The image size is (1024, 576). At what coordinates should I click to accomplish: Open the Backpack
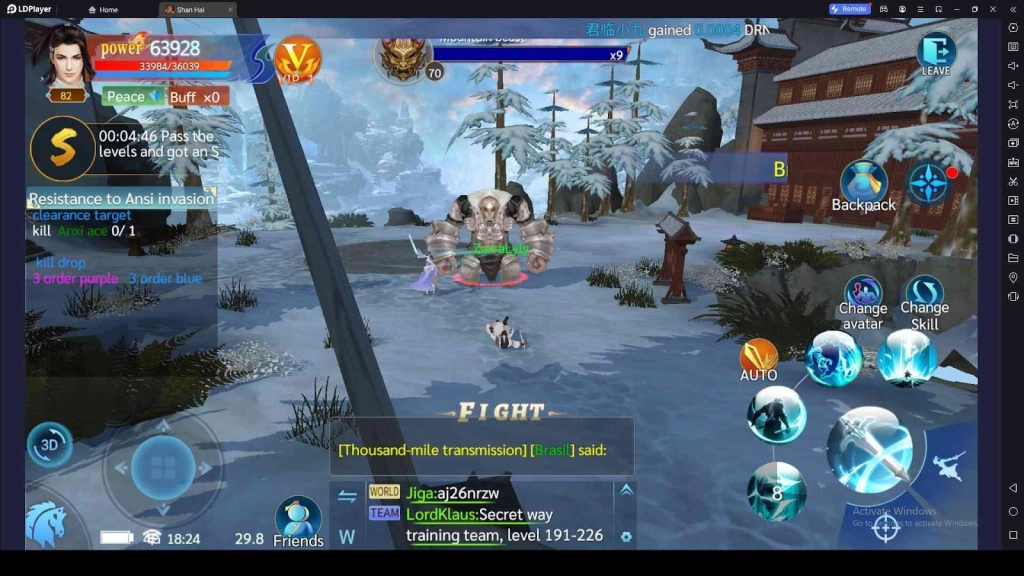point(863,187)
